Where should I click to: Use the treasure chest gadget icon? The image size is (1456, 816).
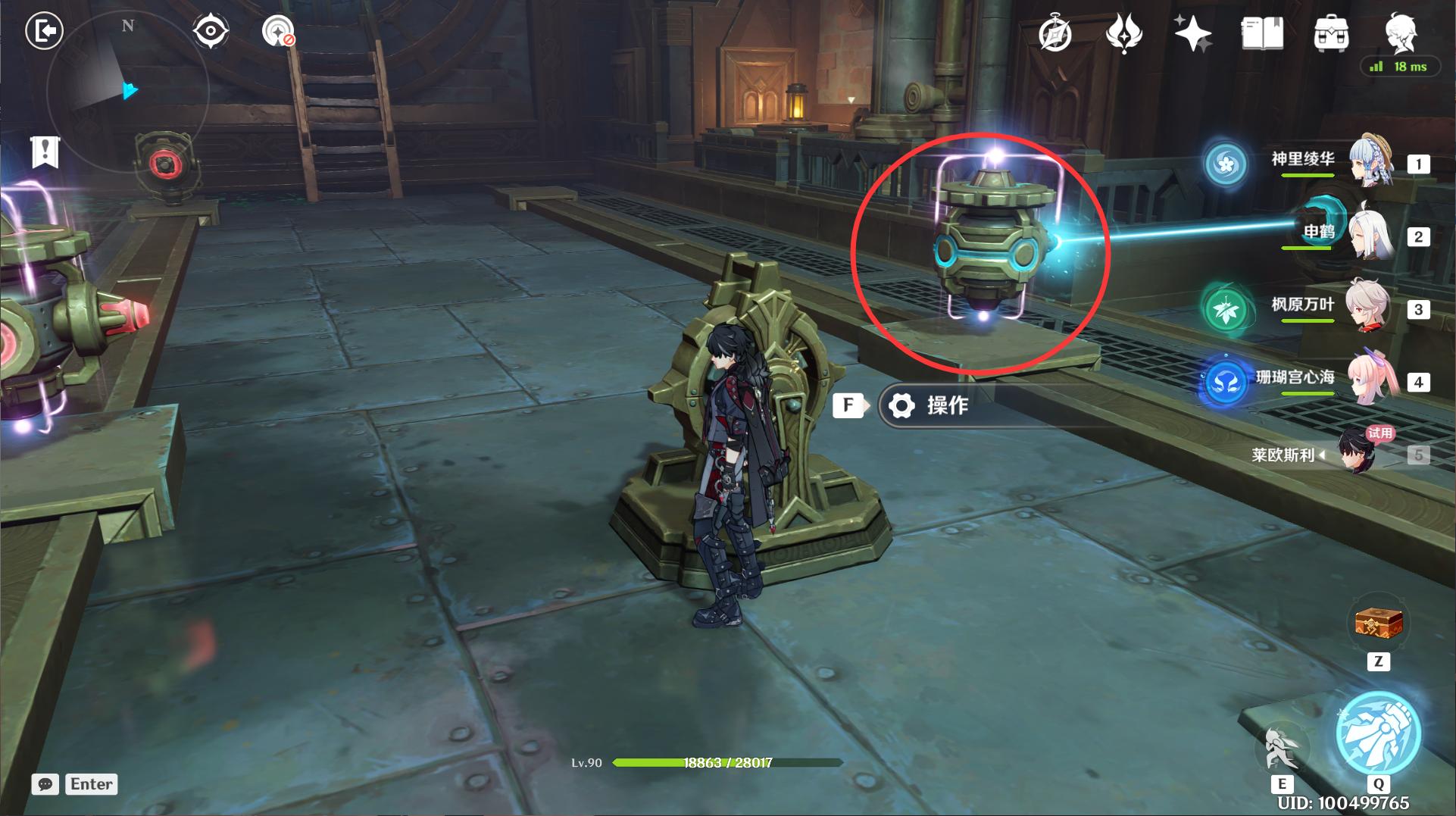[1379, 624]
